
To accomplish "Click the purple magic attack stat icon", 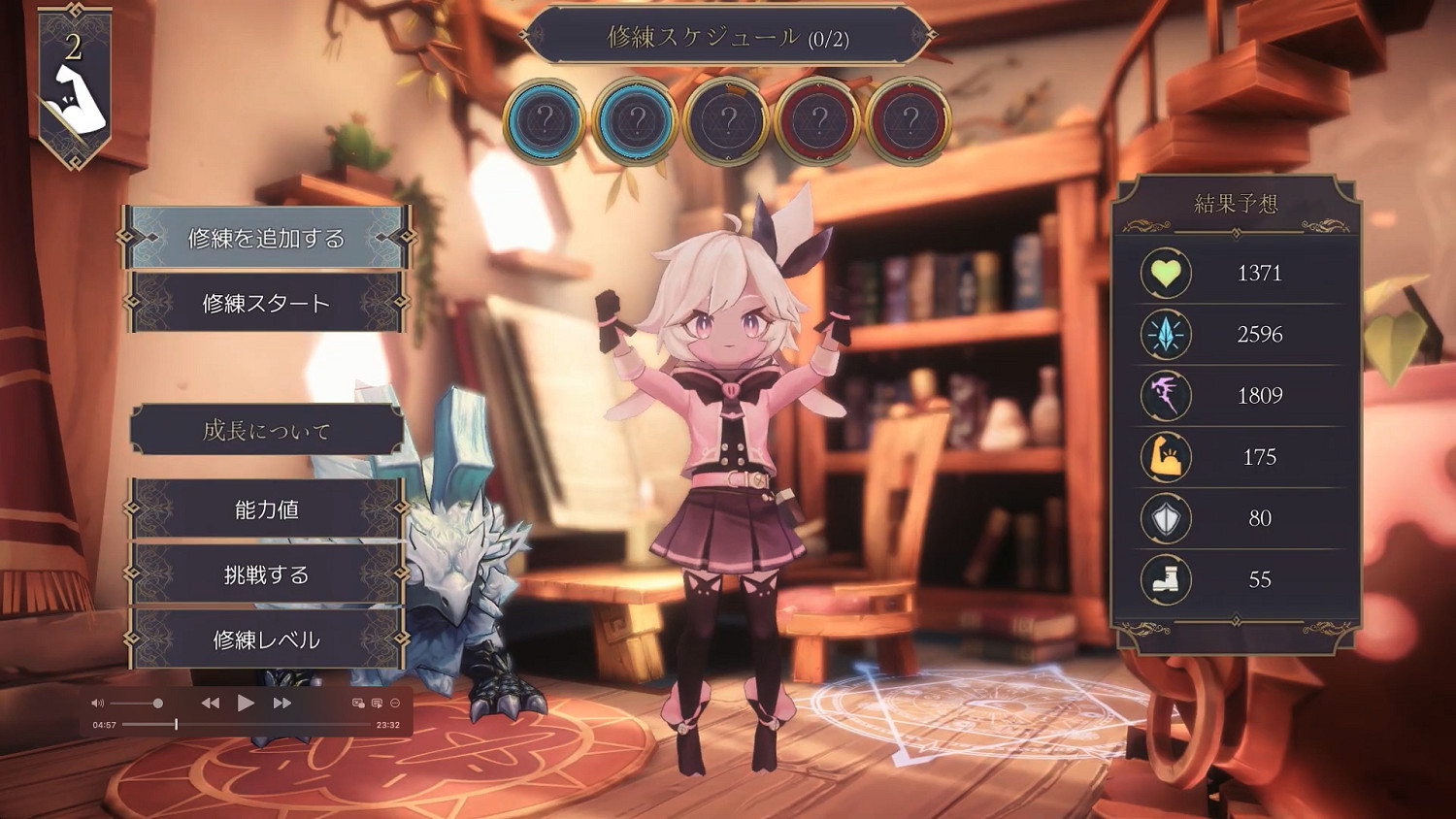I will pyautogui.click(x=1164, y=396).
